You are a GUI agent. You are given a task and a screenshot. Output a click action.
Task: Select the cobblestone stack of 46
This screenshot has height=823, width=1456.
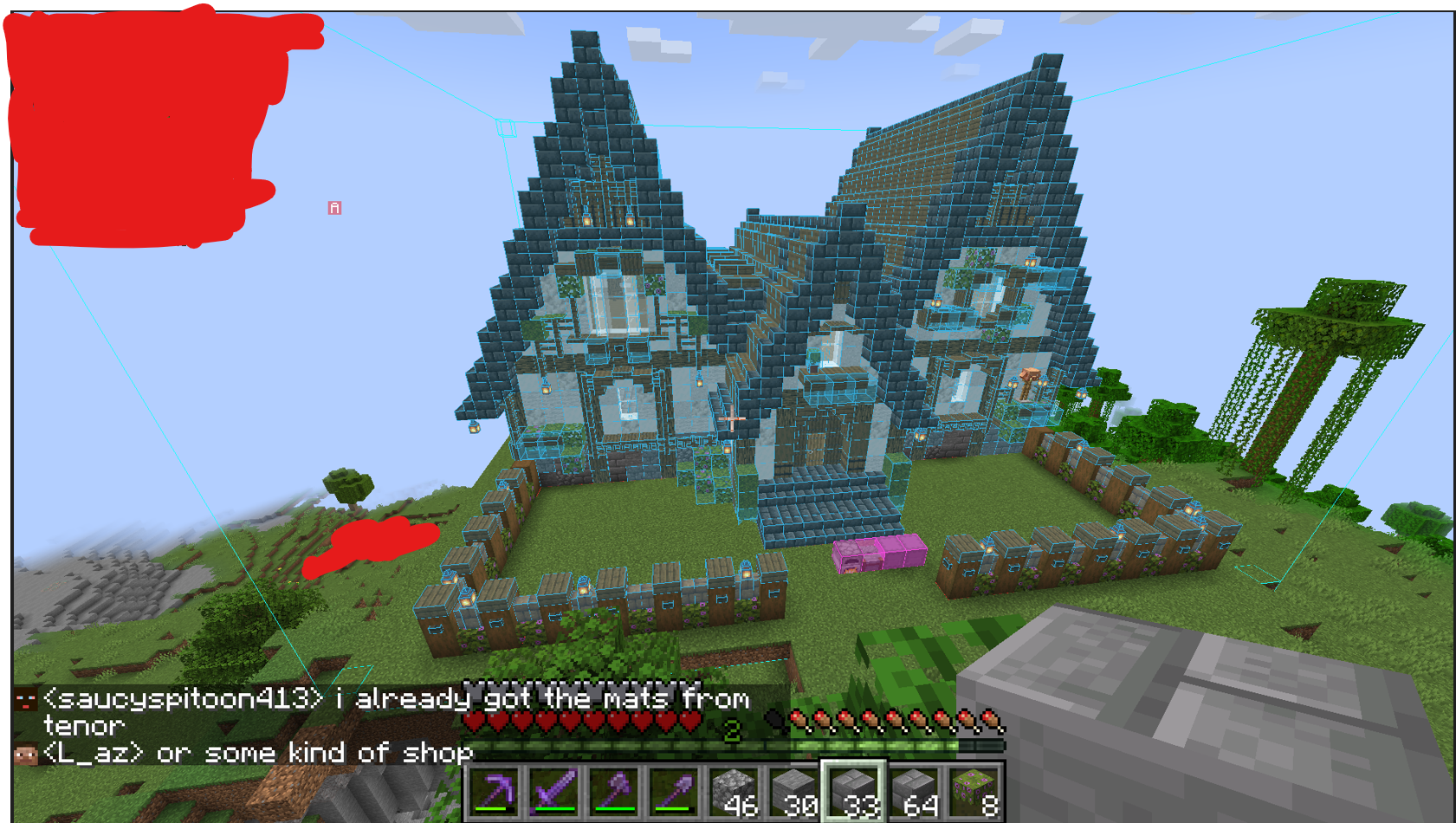pos(735,791)
